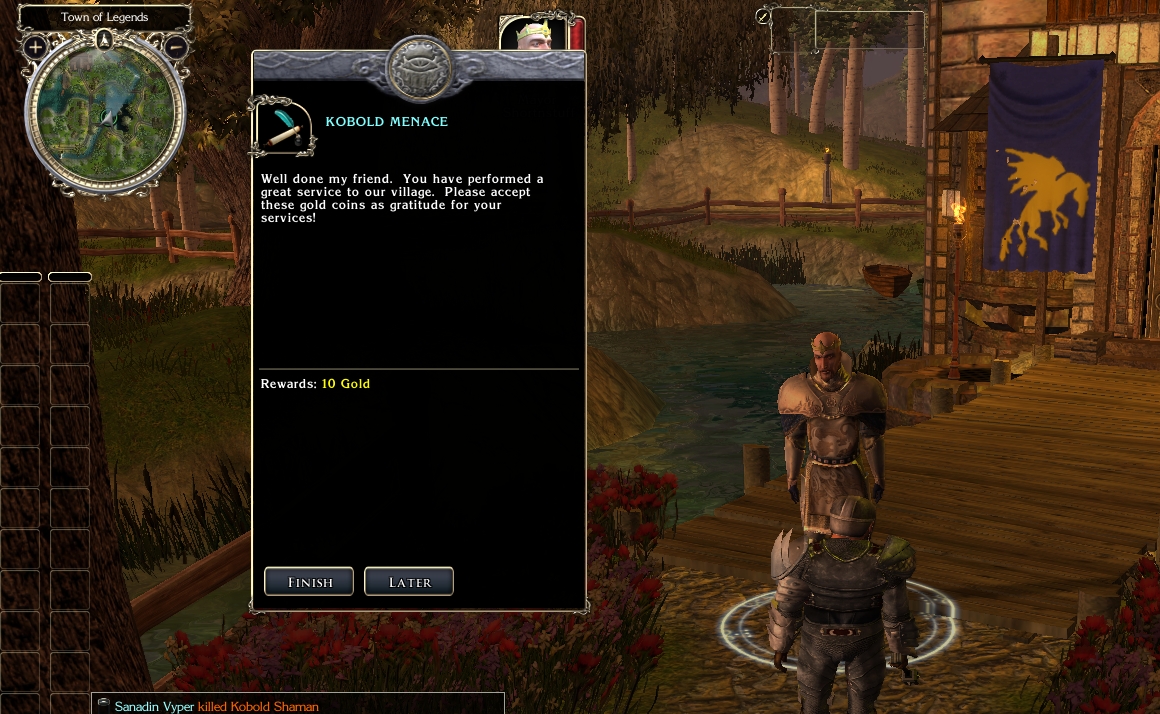This screenshot has height=714, width=1160.
Task: Click the circular minimap
Action: coord(105,115)
